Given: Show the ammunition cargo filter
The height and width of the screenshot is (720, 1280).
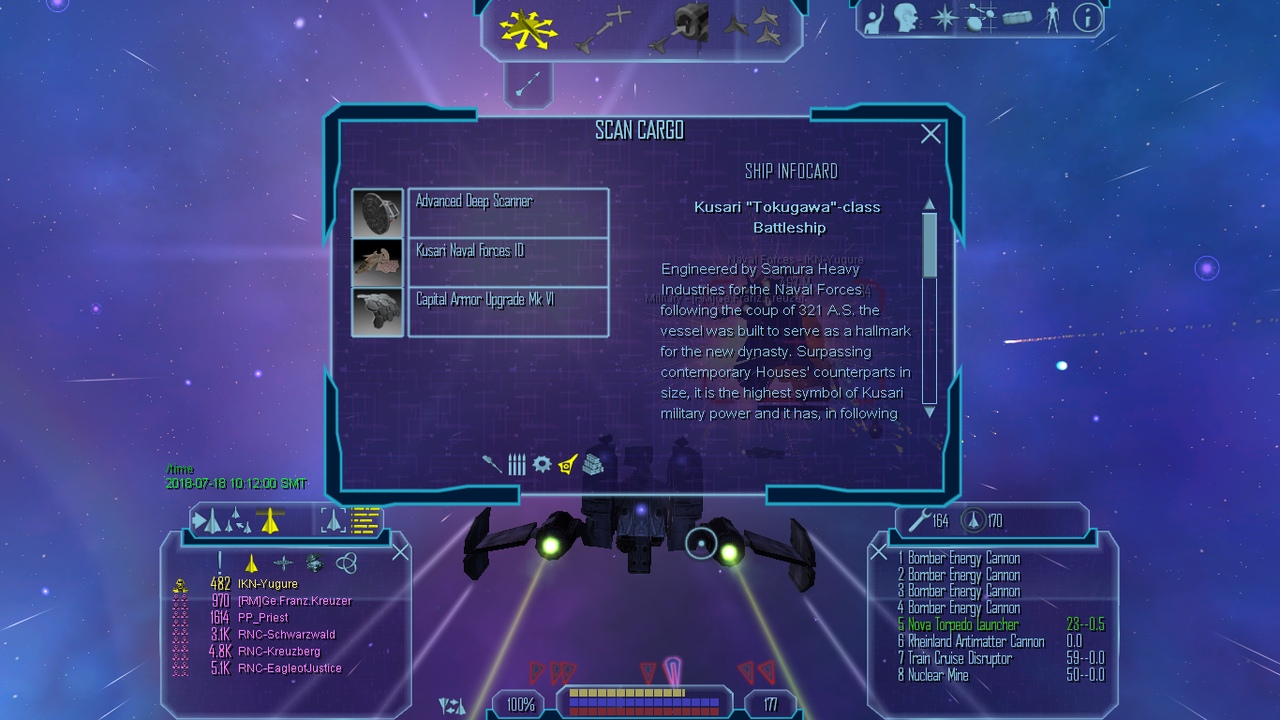Looking at the screenshot, I should 516,464.
